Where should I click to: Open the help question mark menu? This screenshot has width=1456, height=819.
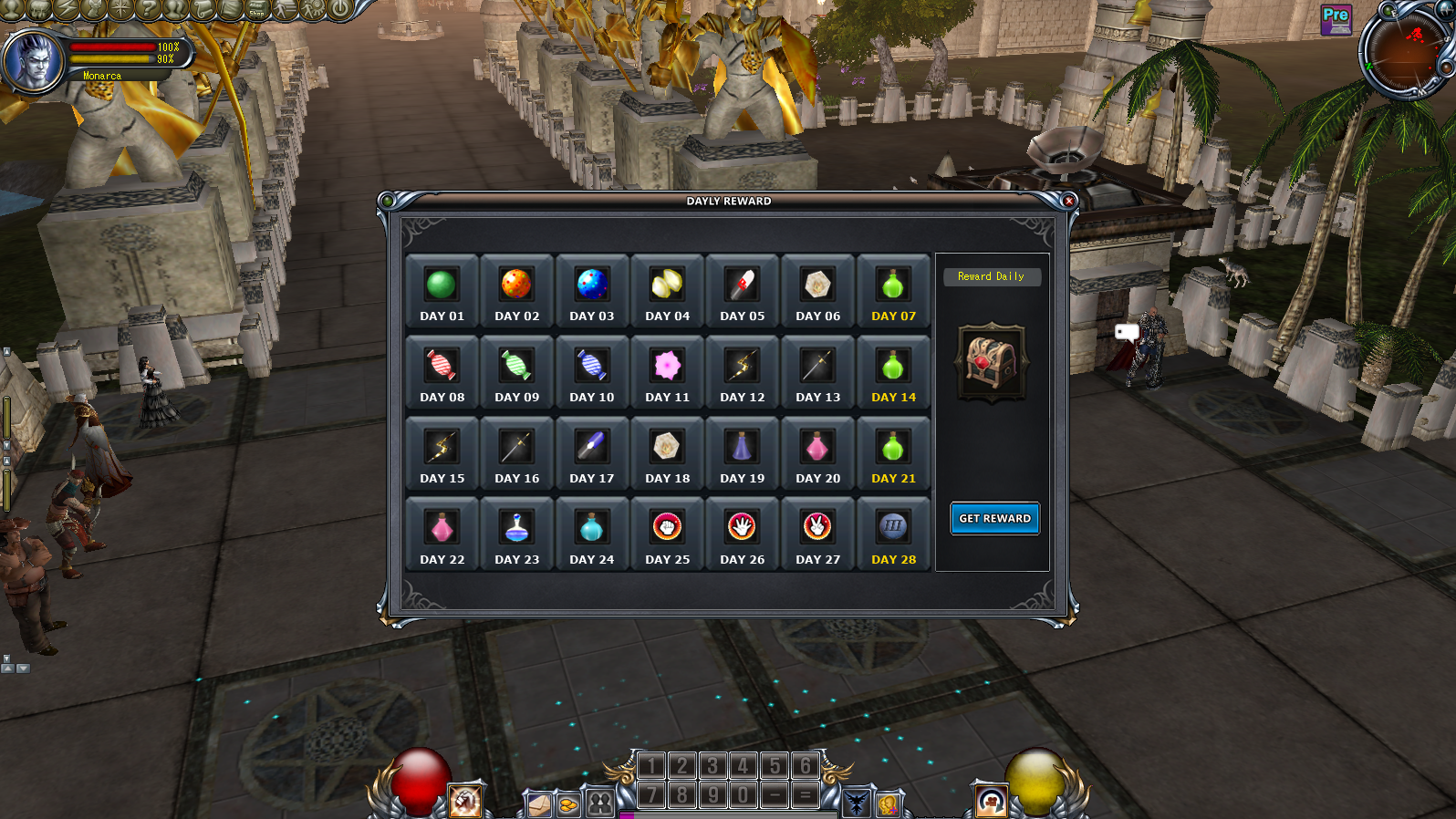[148, 9]
